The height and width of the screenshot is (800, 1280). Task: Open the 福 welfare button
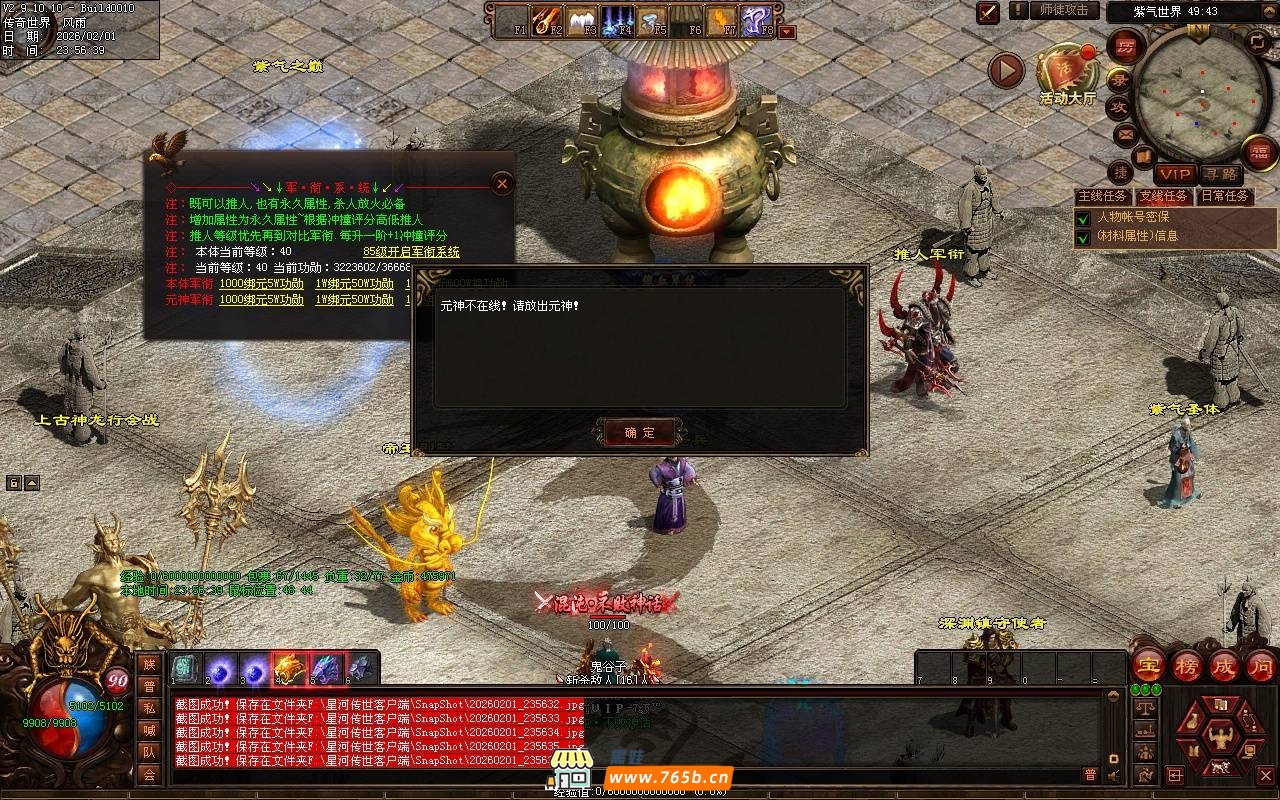click(x=1259, y=151)
